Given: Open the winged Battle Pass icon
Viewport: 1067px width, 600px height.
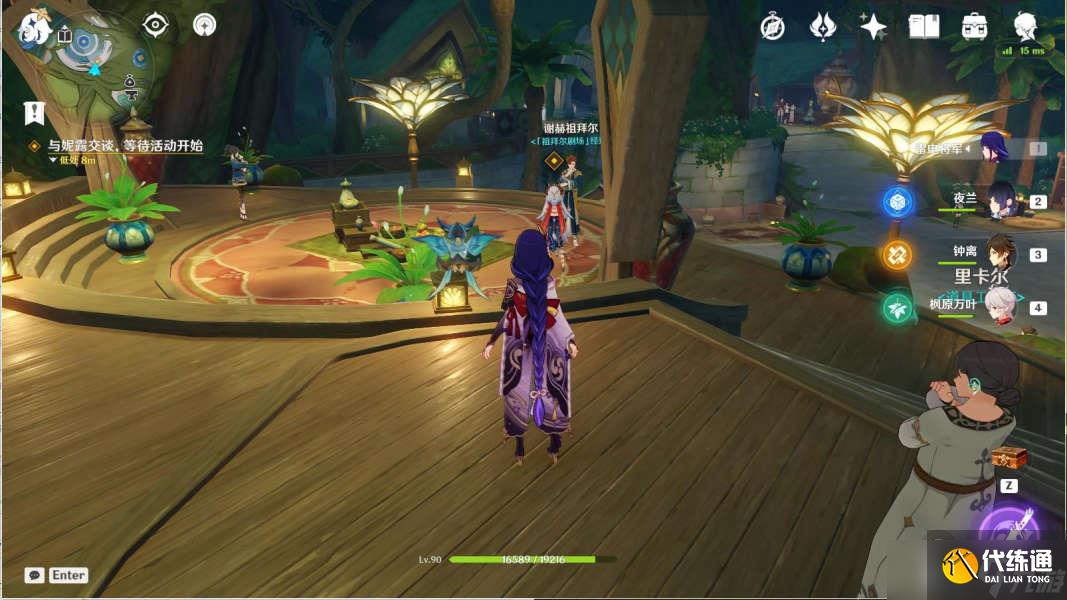Looking at the screenshot, I should tap(822, 27).
